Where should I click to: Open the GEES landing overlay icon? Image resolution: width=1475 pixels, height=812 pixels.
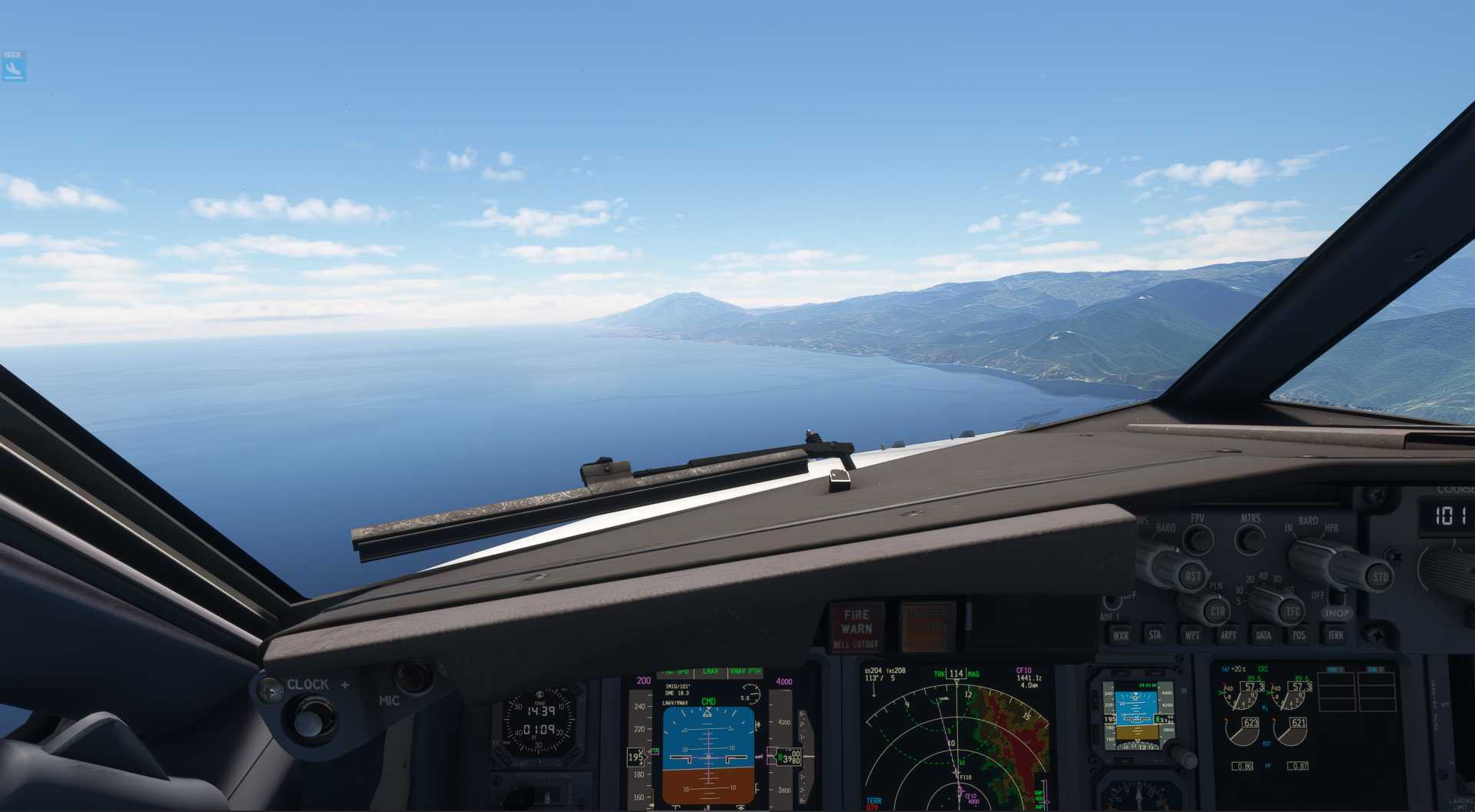pos(13,67)
